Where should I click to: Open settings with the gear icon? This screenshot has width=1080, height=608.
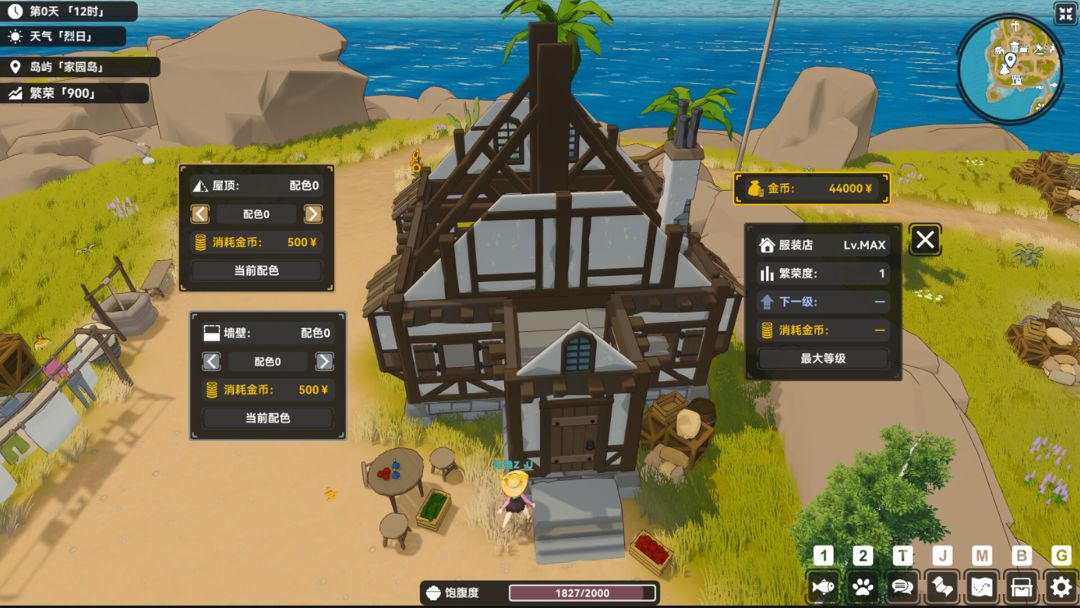pyautogui.click(x=1061, y=587)
